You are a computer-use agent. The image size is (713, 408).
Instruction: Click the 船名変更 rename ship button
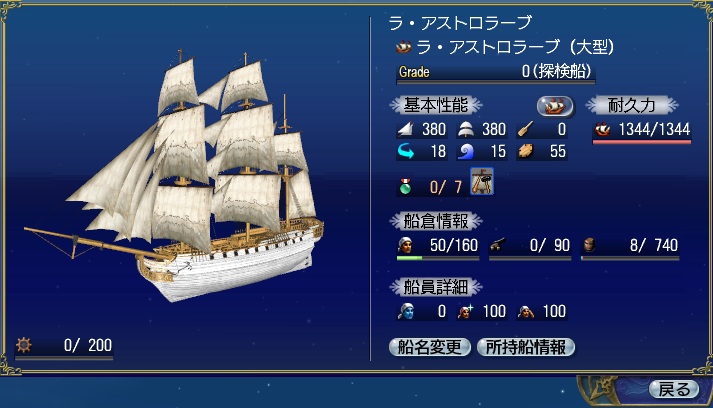point(429,348)
